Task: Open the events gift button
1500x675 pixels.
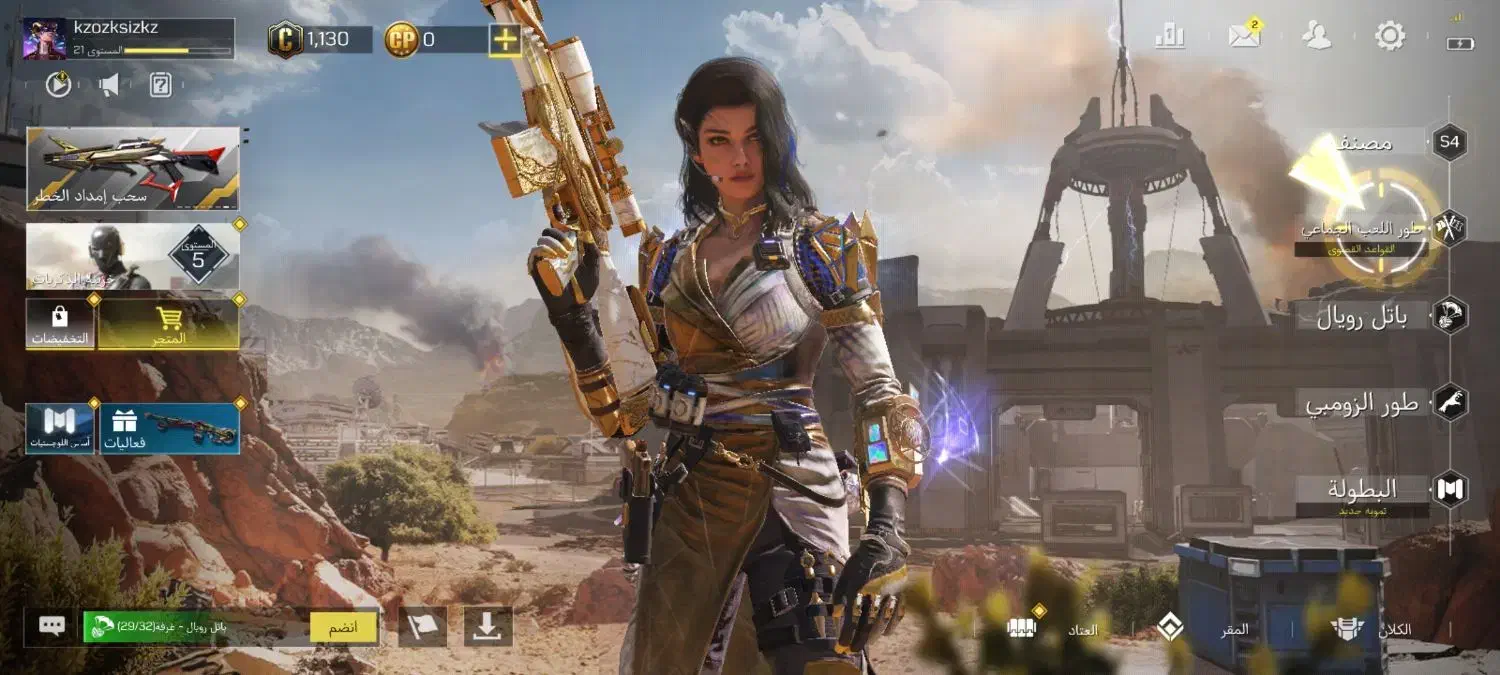Action: coord(168,428)
